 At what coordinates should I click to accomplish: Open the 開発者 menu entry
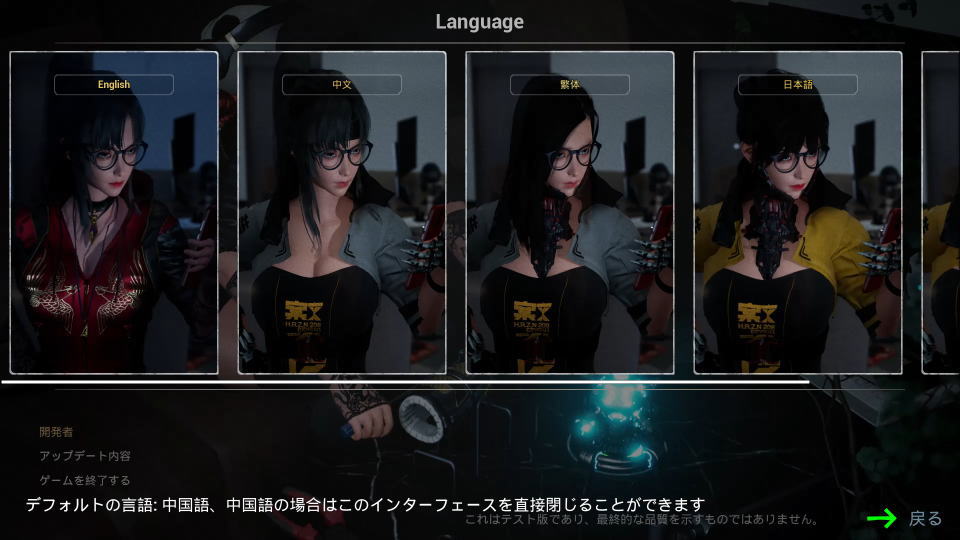[56, 432]
